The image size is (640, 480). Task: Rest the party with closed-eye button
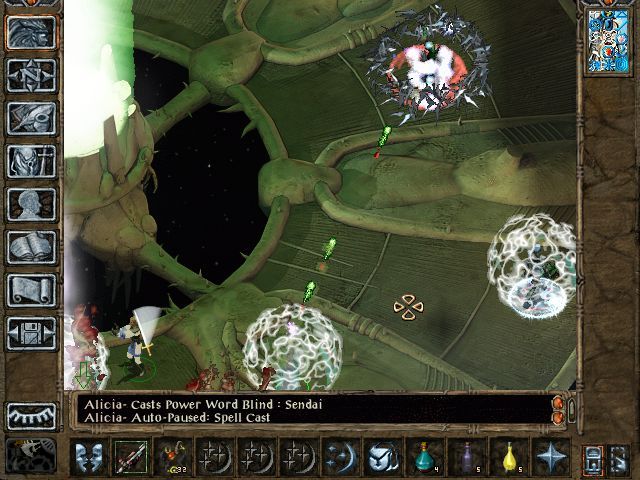[x=31, y=416]
